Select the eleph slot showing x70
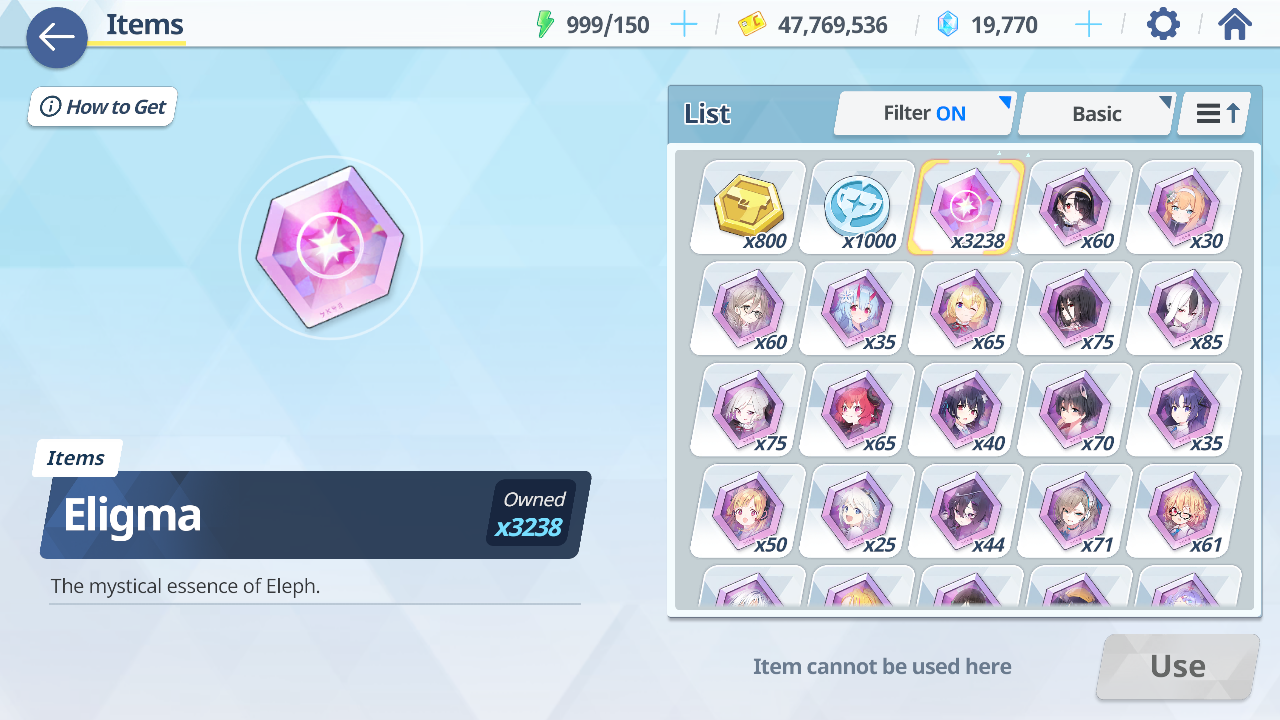Screen dimensions: 1280x720 [1076, 409]
